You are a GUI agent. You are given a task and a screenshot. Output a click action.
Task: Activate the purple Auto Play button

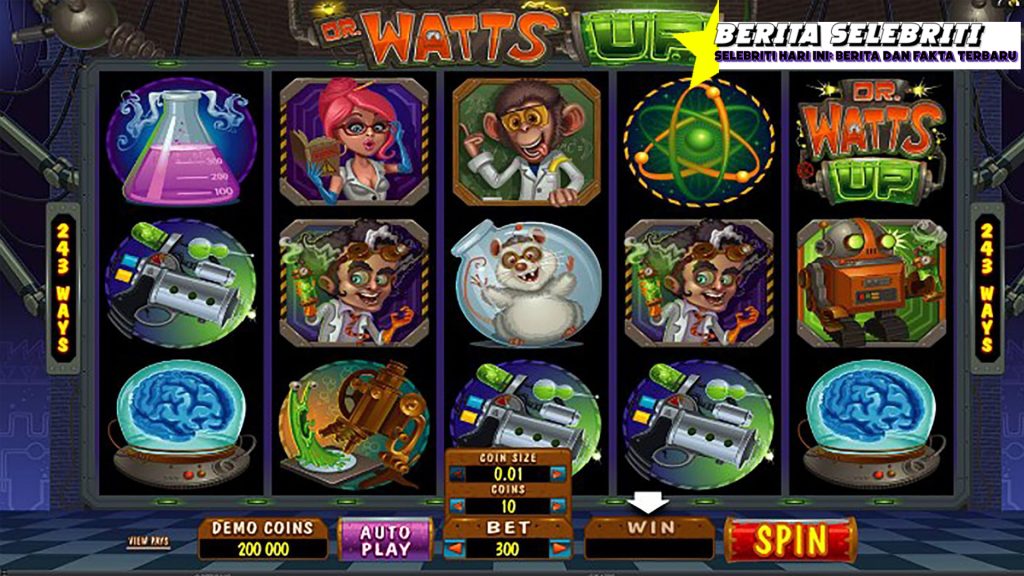tap(385, 539)
